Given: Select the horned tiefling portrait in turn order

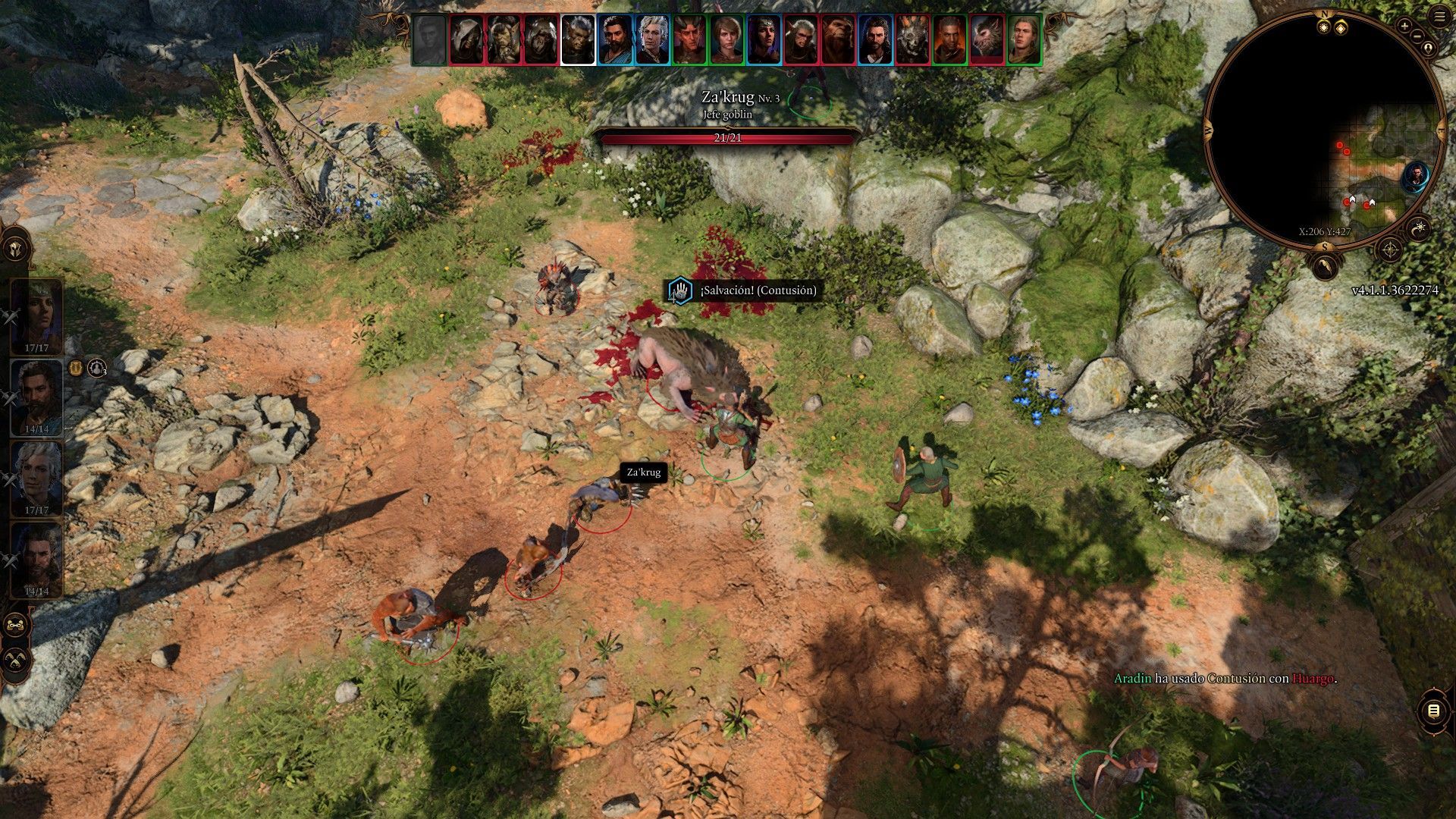Looking at the screenshot, I should coord(689,39).
